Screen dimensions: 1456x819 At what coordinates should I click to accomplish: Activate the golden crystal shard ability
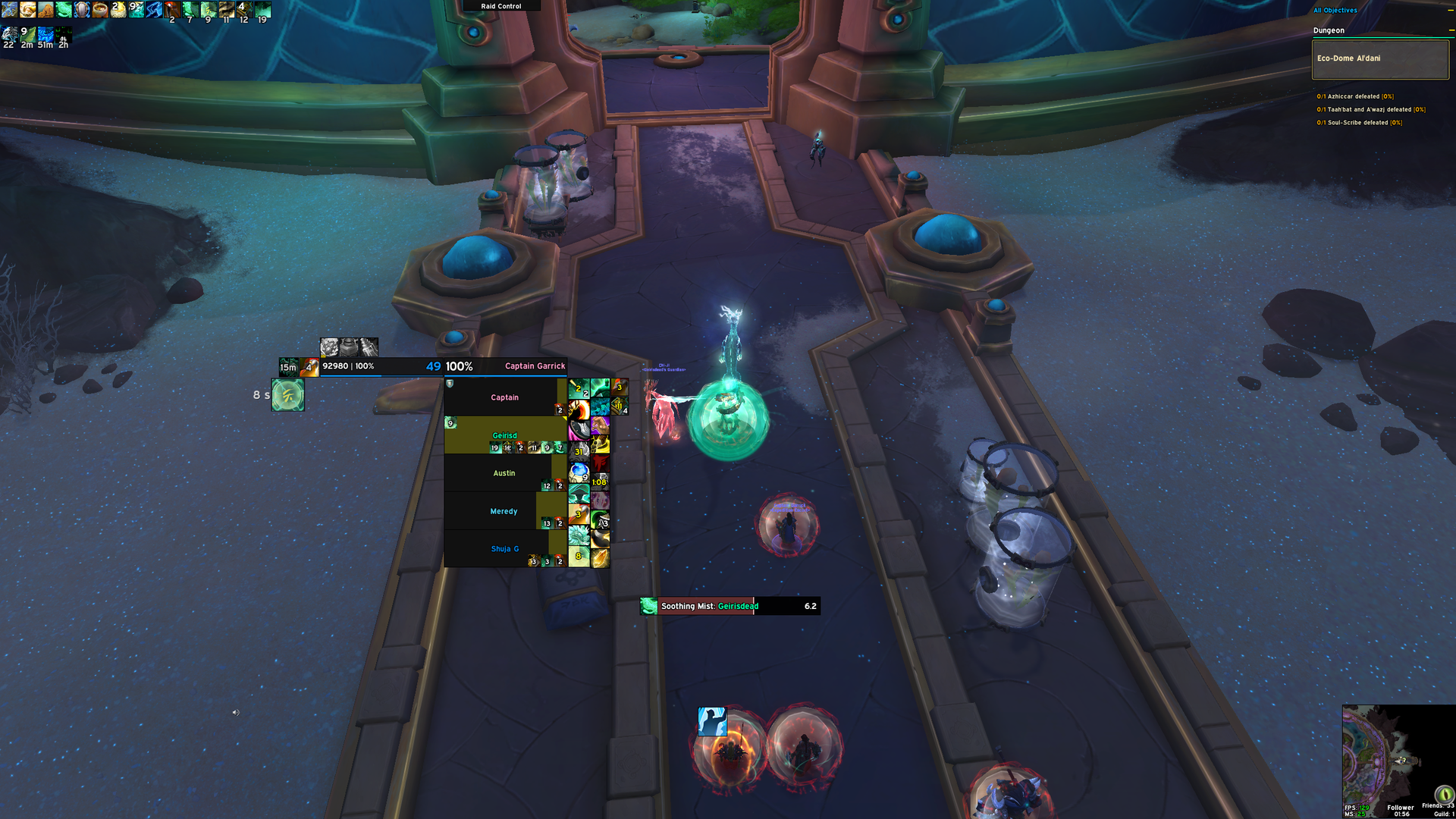tap(600, 559)
